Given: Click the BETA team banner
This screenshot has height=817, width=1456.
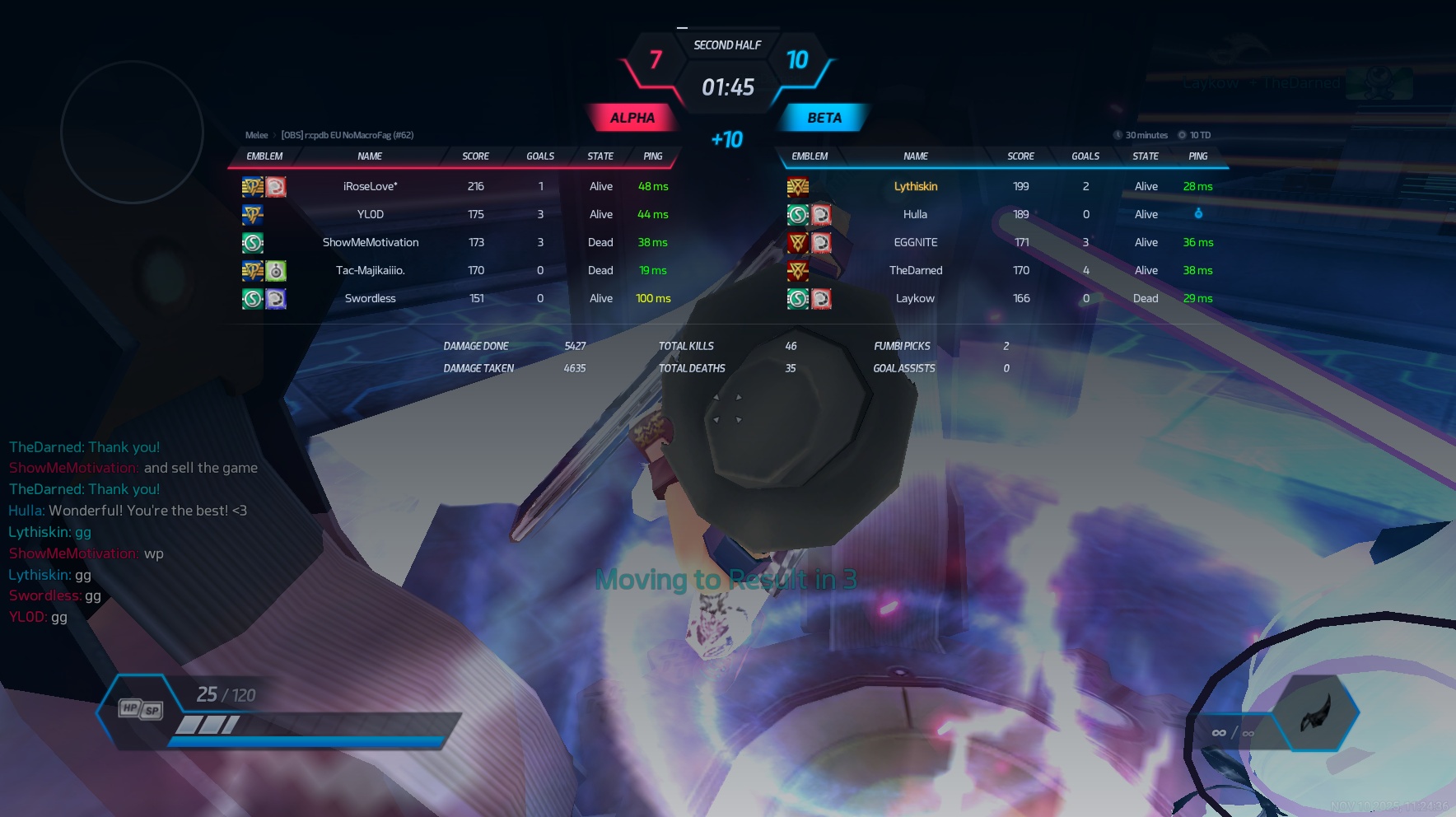Looking at the screenshot, I should [x=824, y=118].
